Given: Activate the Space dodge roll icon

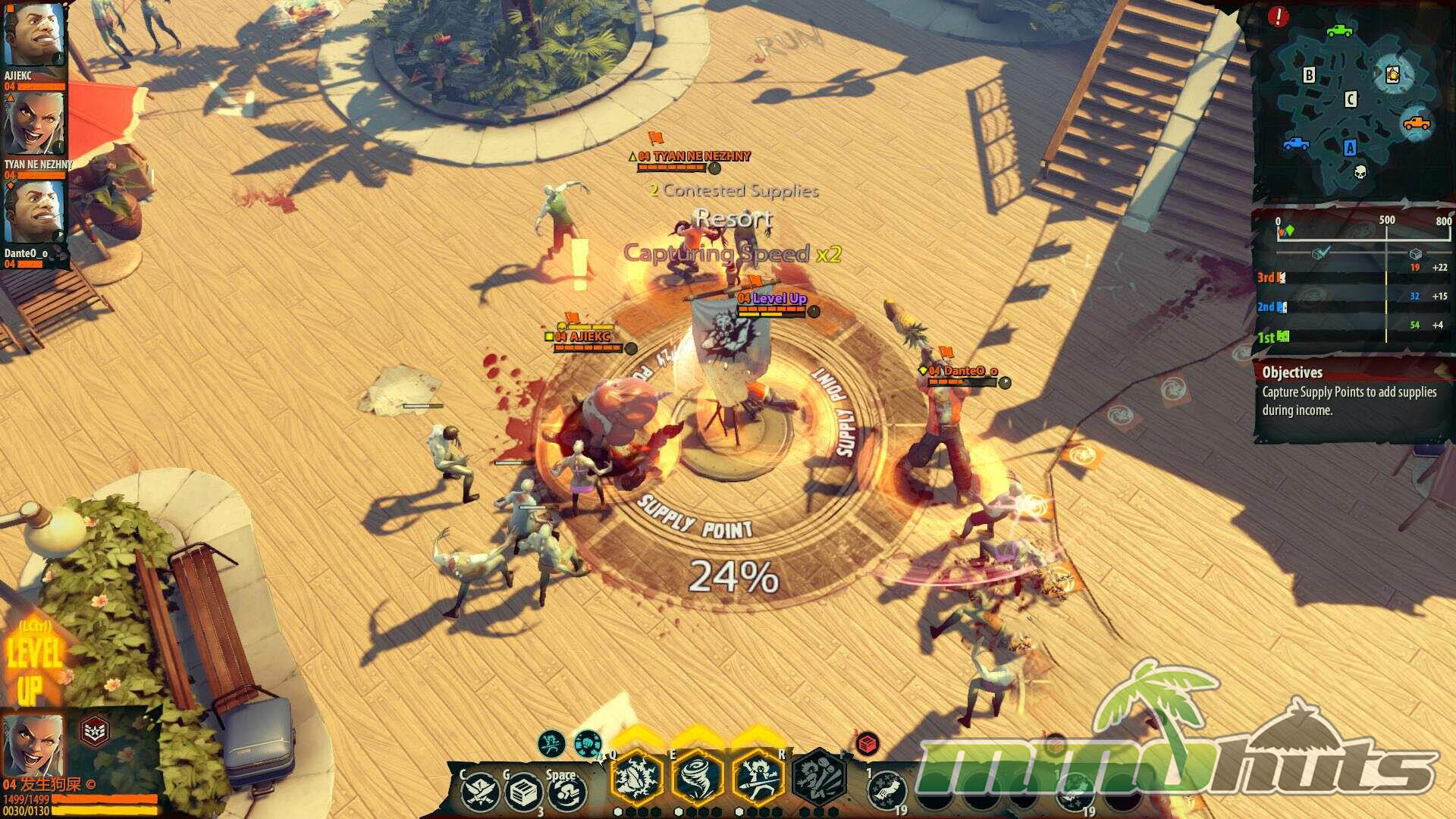Looking at the screenshot, I should [x=567, y=793].
